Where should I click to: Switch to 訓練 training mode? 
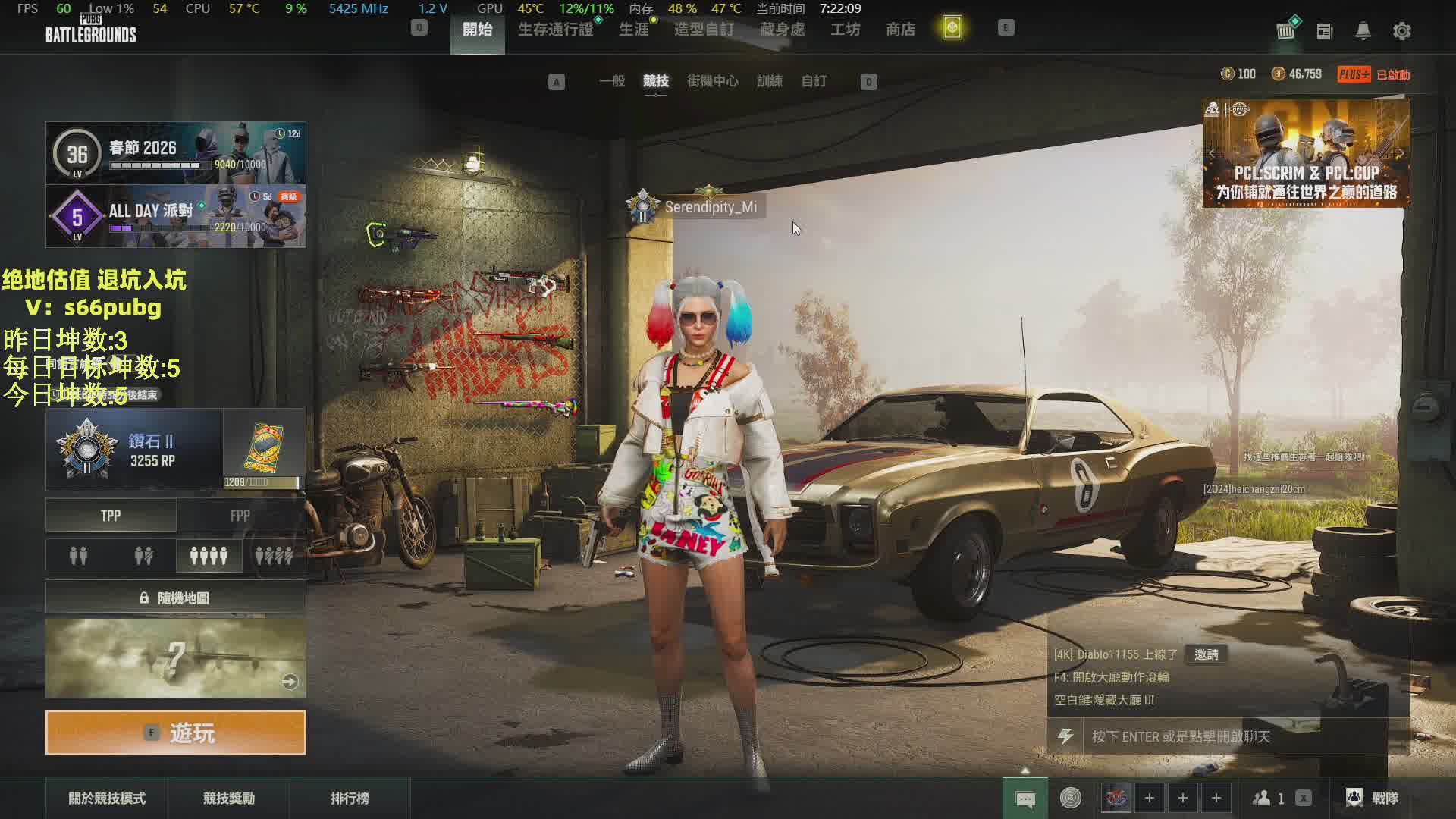coord(769,81)
